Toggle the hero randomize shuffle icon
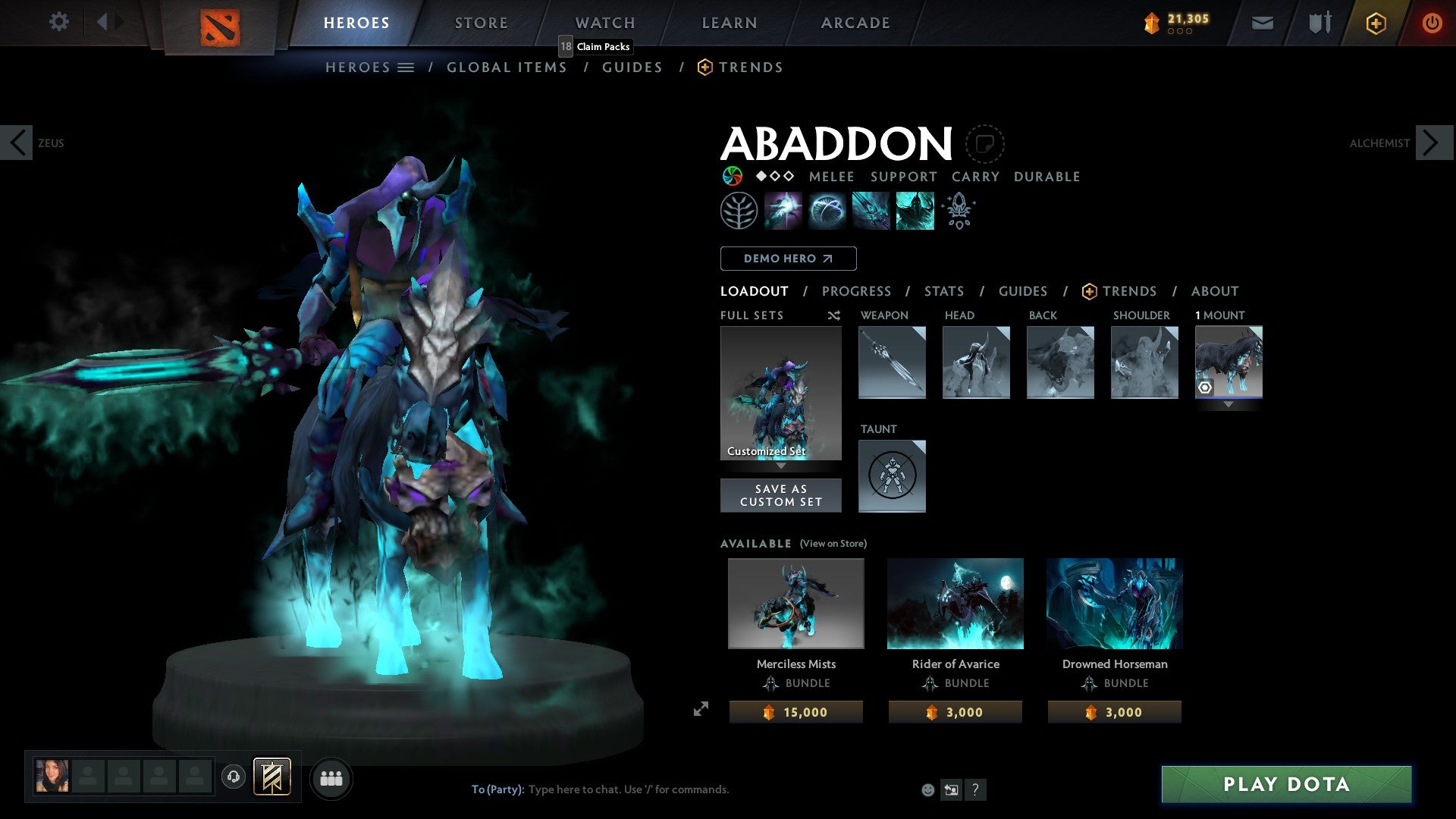Screen dimensions: 1456x819 click(833, 315)
